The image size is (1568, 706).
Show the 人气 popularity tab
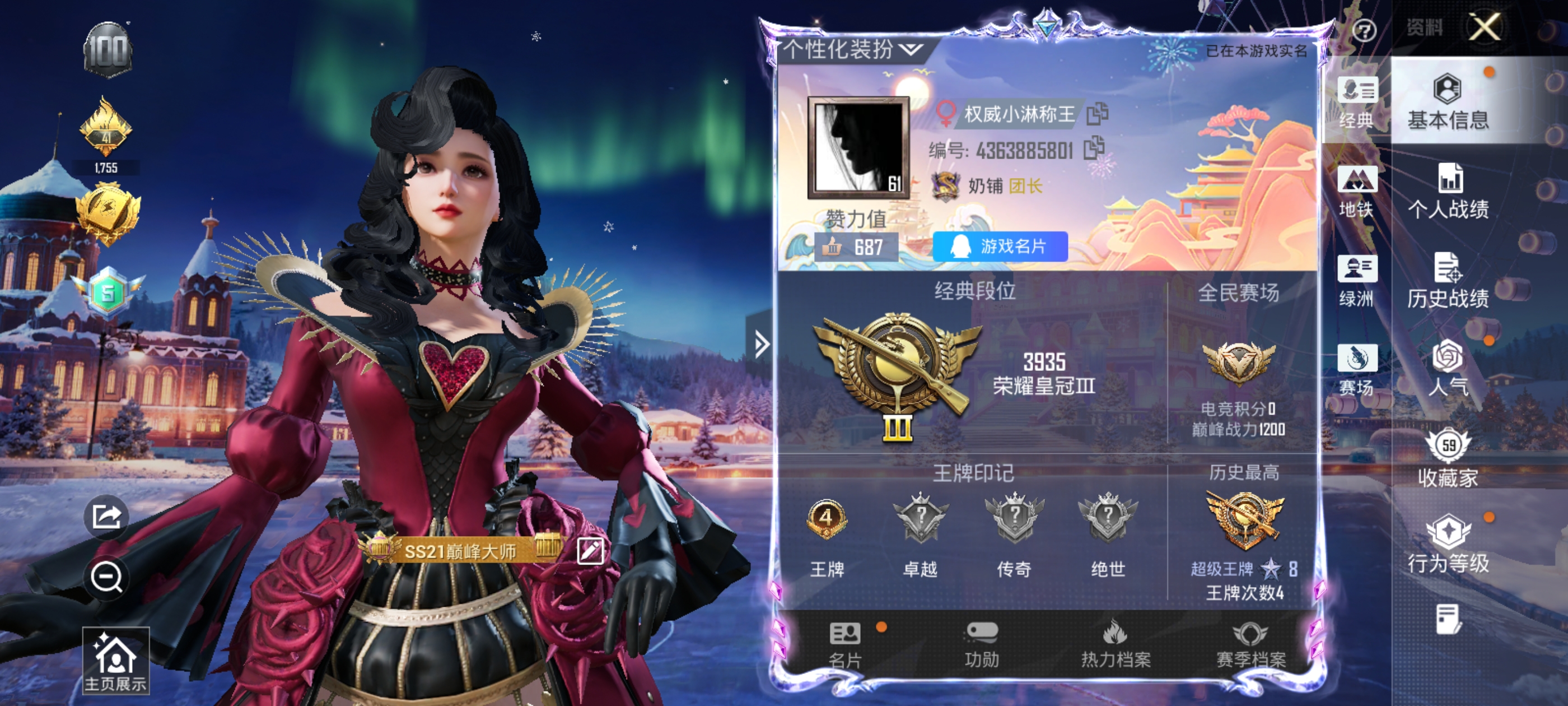pyautogui.click(x=1448, y=370)
